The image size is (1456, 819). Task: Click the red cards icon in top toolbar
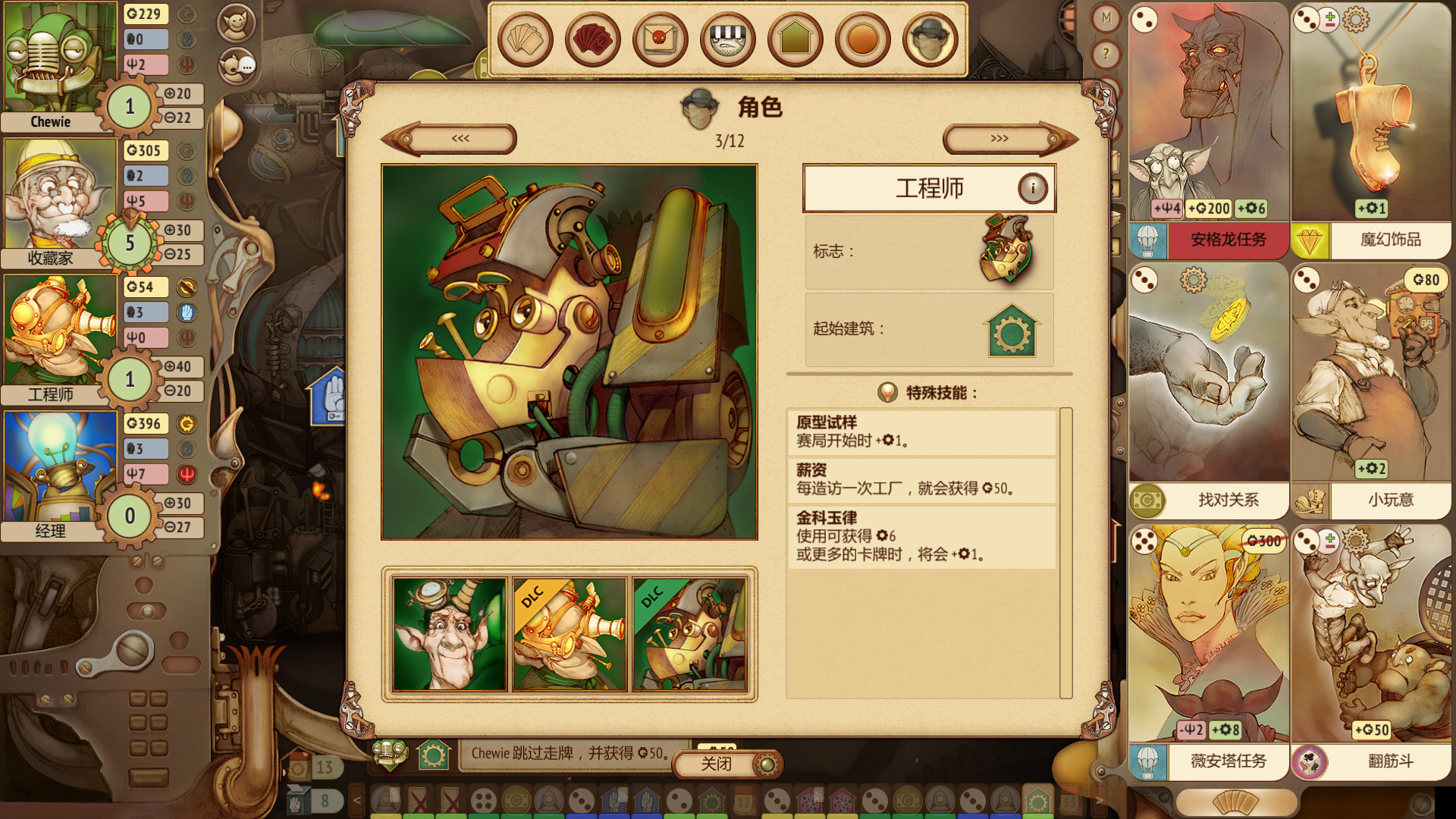coord(591,39)
